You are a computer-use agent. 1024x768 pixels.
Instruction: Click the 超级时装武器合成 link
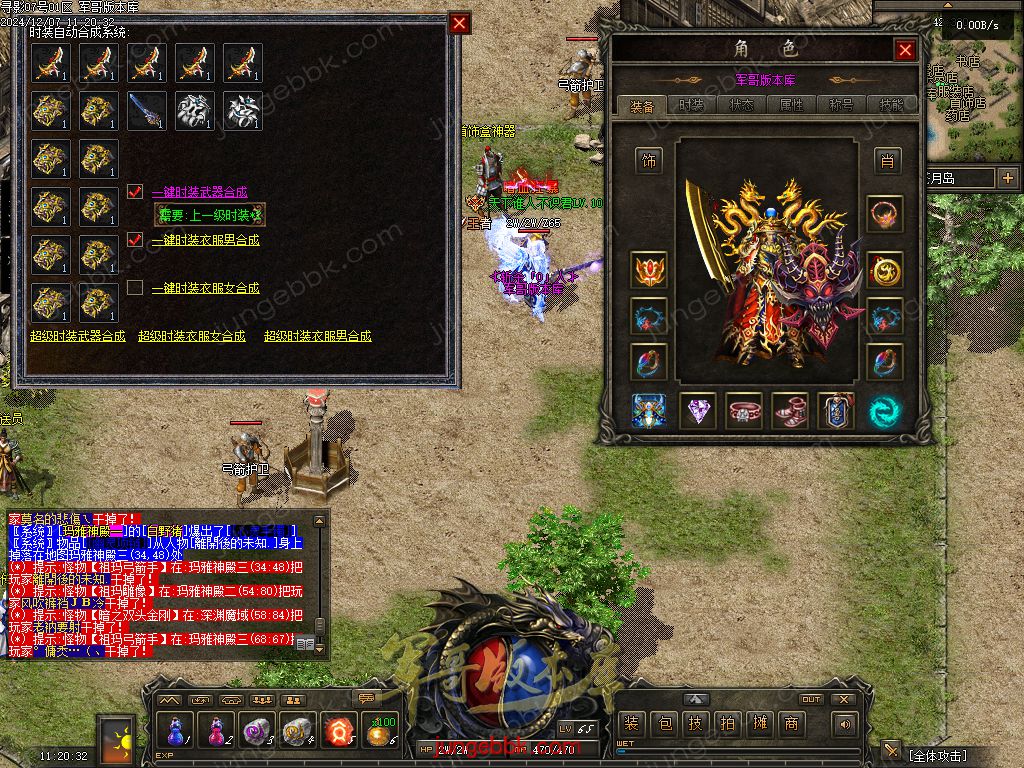pyautogui.click(x=78, y=336)
